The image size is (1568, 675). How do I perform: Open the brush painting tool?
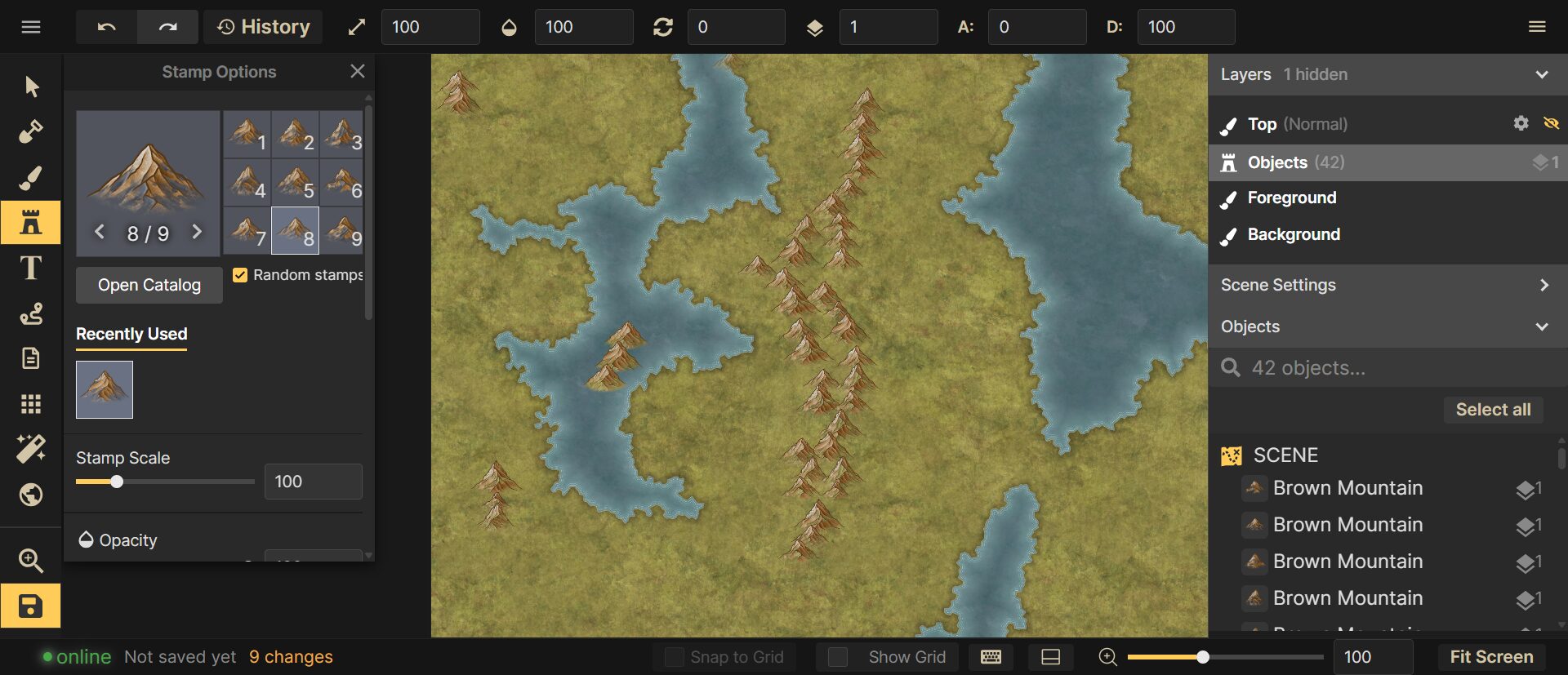coord(31,177)
